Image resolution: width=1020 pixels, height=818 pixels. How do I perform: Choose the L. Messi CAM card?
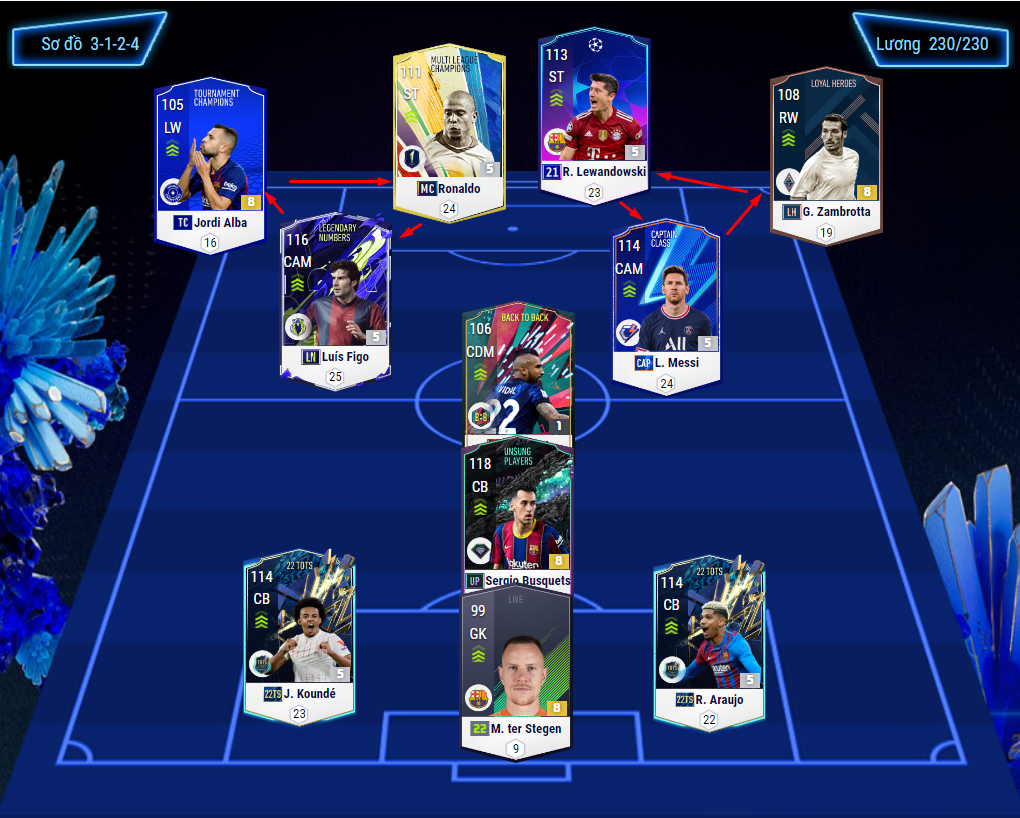click(x=666, y=300)
